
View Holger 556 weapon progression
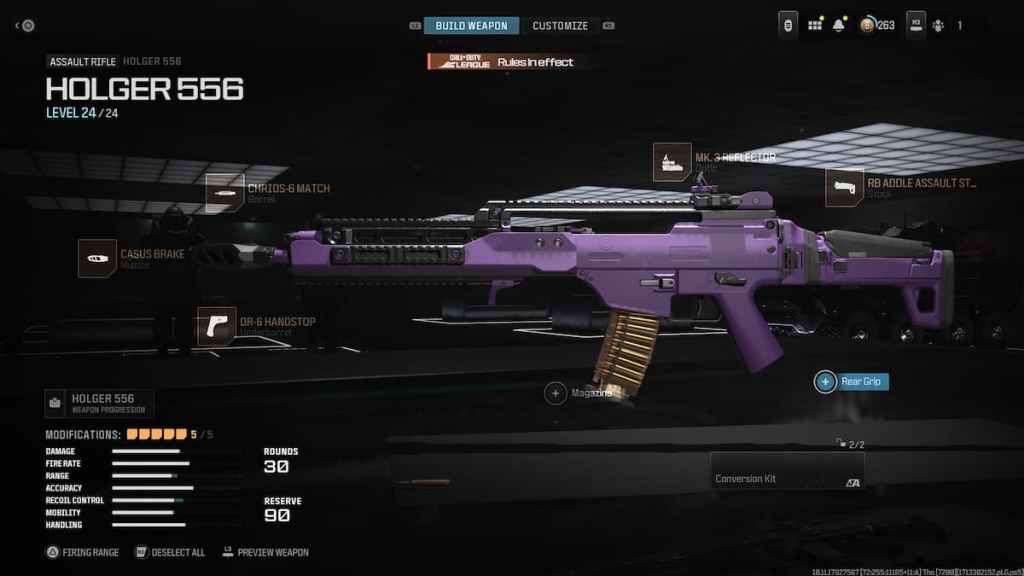point(100,403)
